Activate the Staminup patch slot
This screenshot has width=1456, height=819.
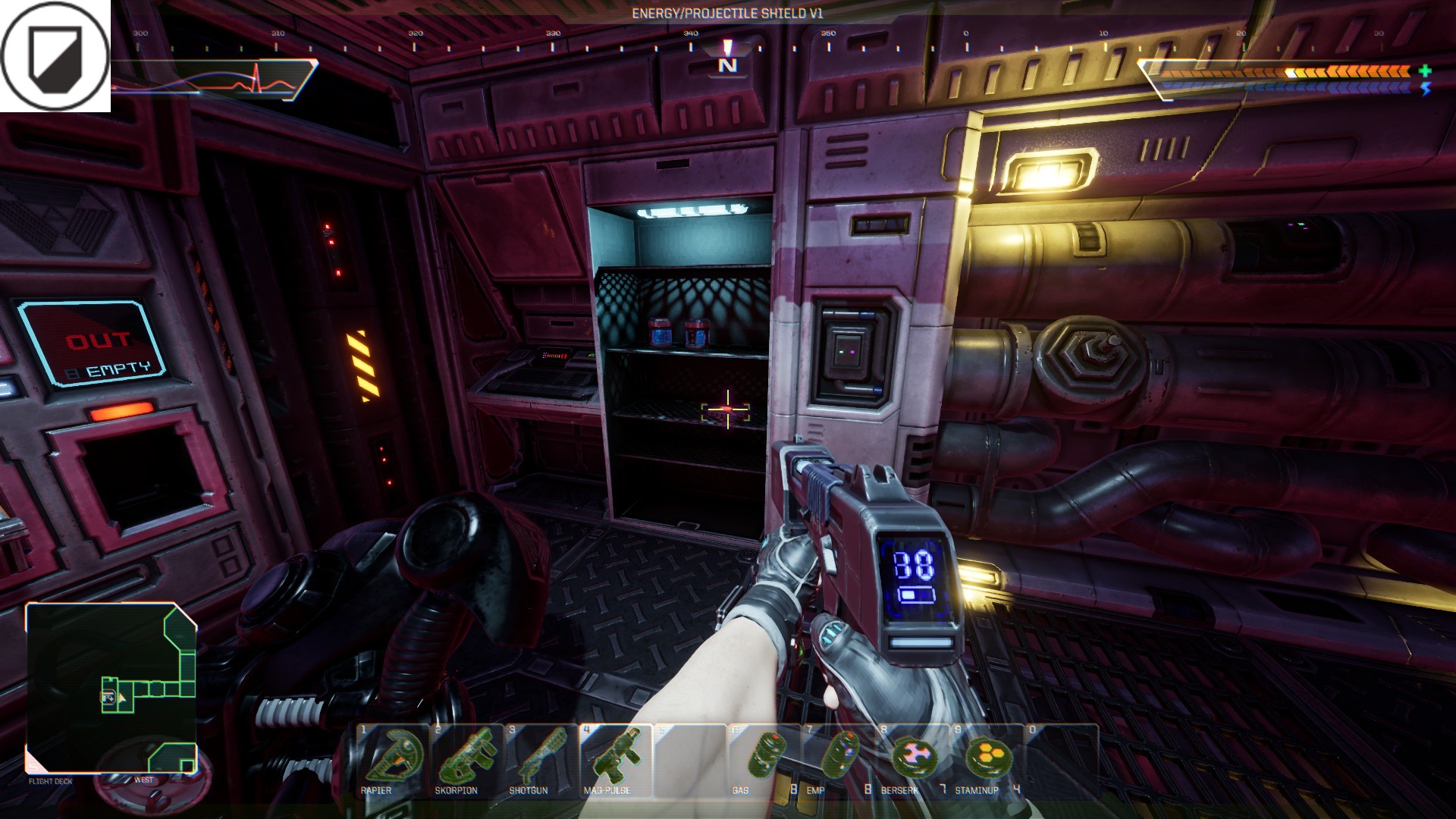point(986,759)
